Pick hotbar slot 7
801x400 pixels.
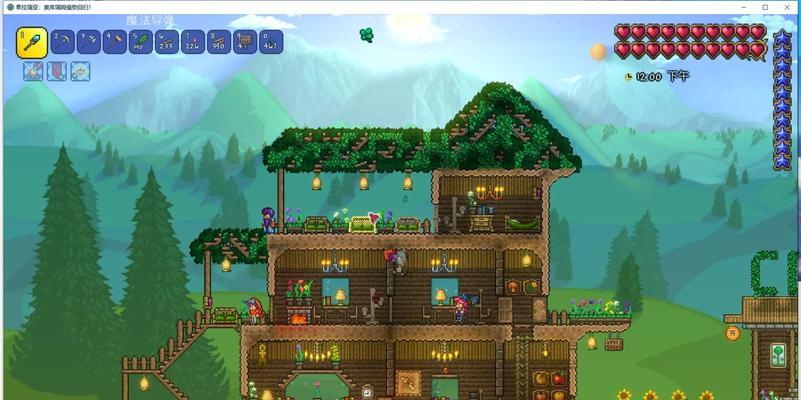(193, 42)
